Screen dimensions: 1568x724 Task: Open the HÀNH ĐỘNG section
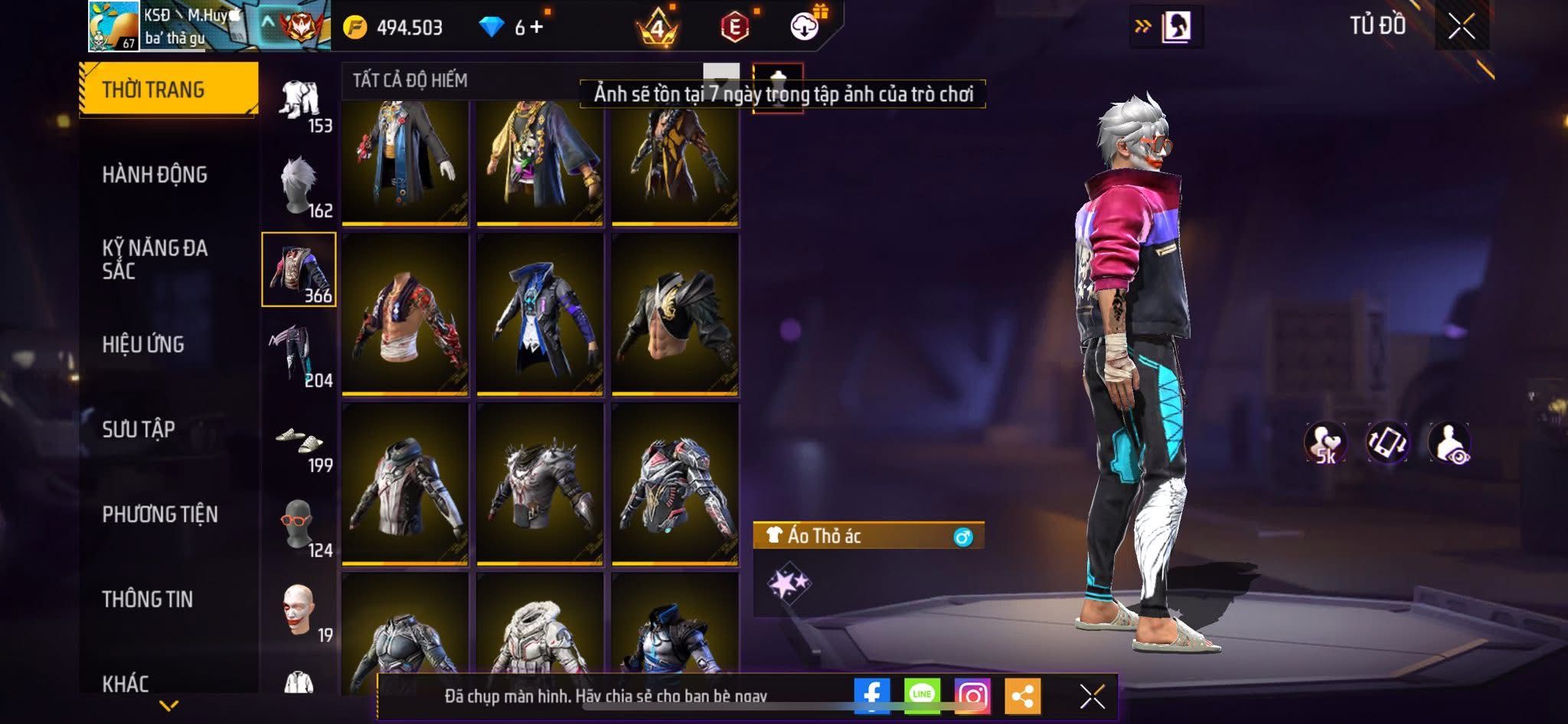coord(155,175)
